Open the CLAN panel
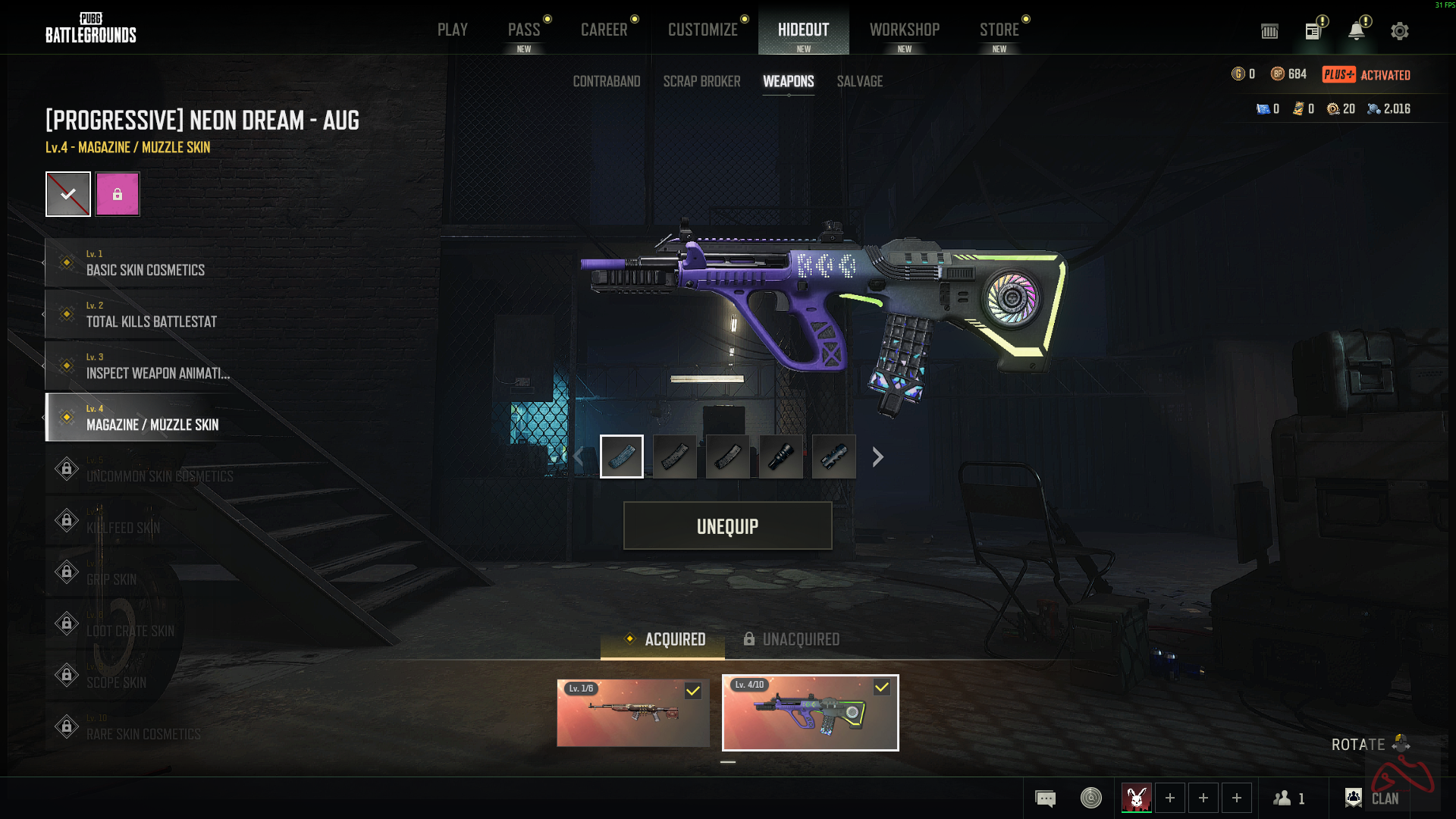The image size is (1456, 819). pyautogui.click(x=1373, y=798)
